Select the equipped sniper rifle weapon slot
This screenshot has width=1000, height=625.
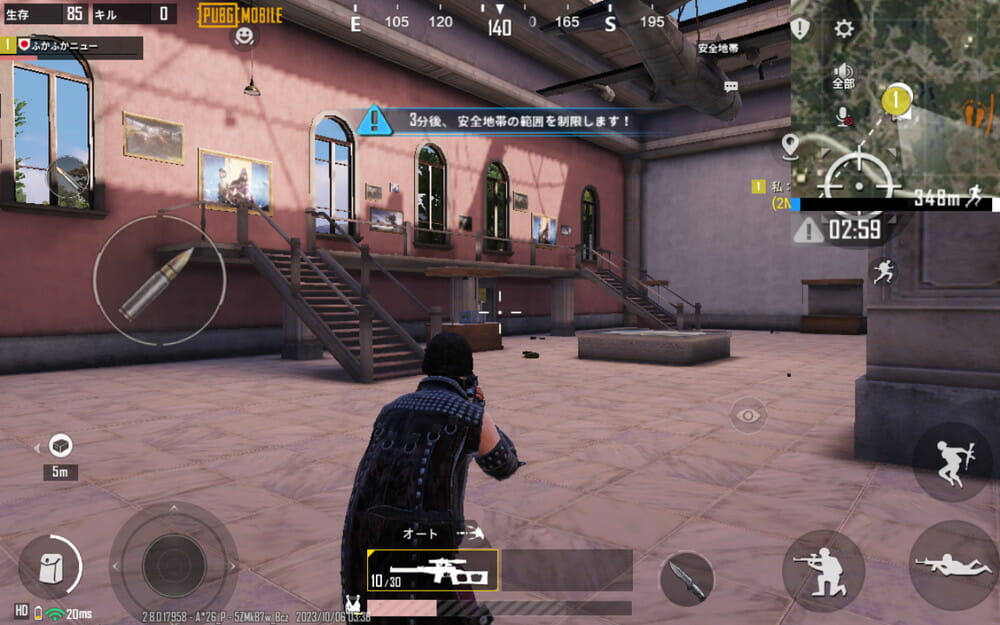tap(432, 570)
